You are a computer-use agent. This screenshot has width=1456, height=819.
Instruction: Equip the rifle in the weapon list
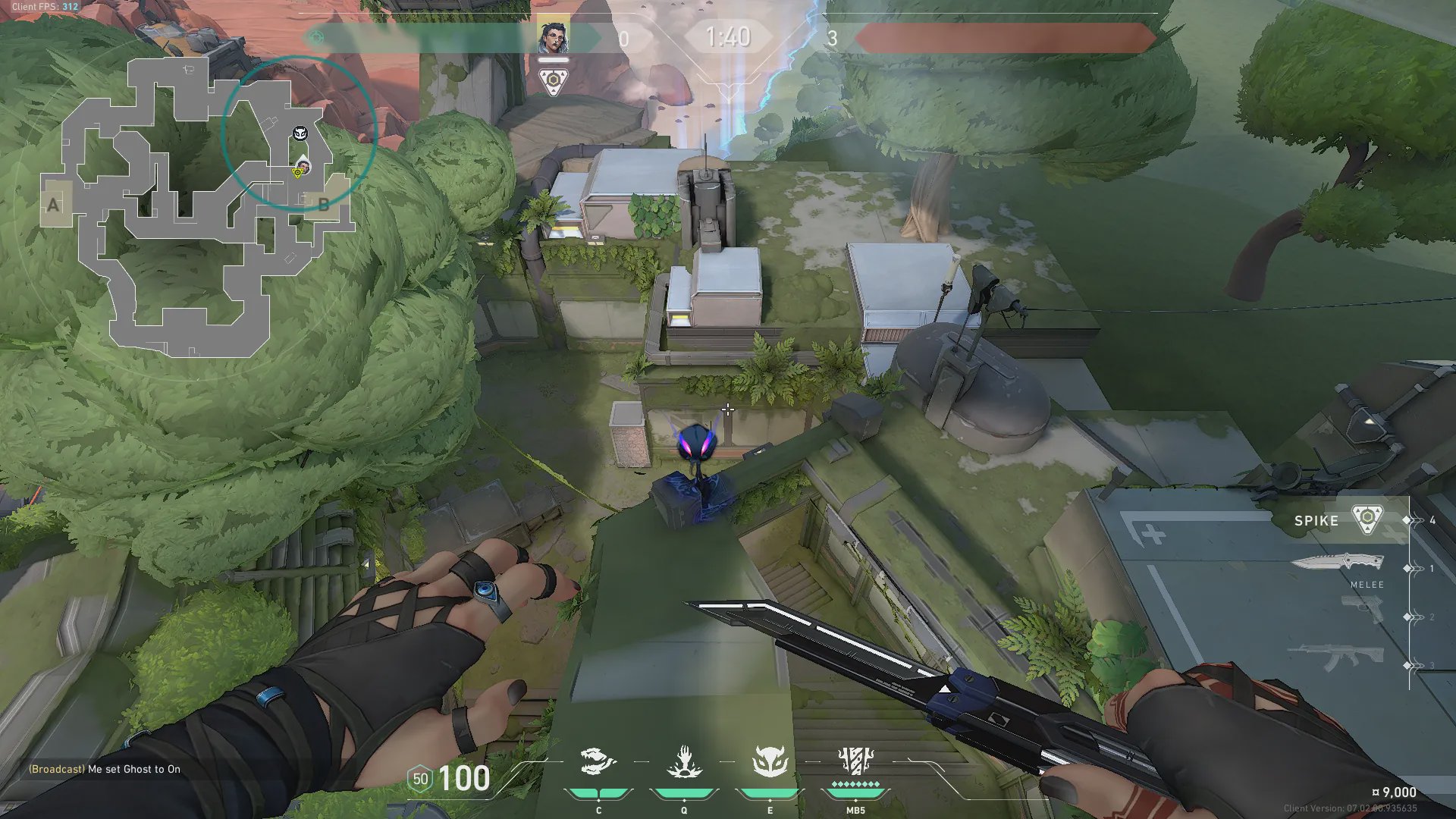point(1336,657)
